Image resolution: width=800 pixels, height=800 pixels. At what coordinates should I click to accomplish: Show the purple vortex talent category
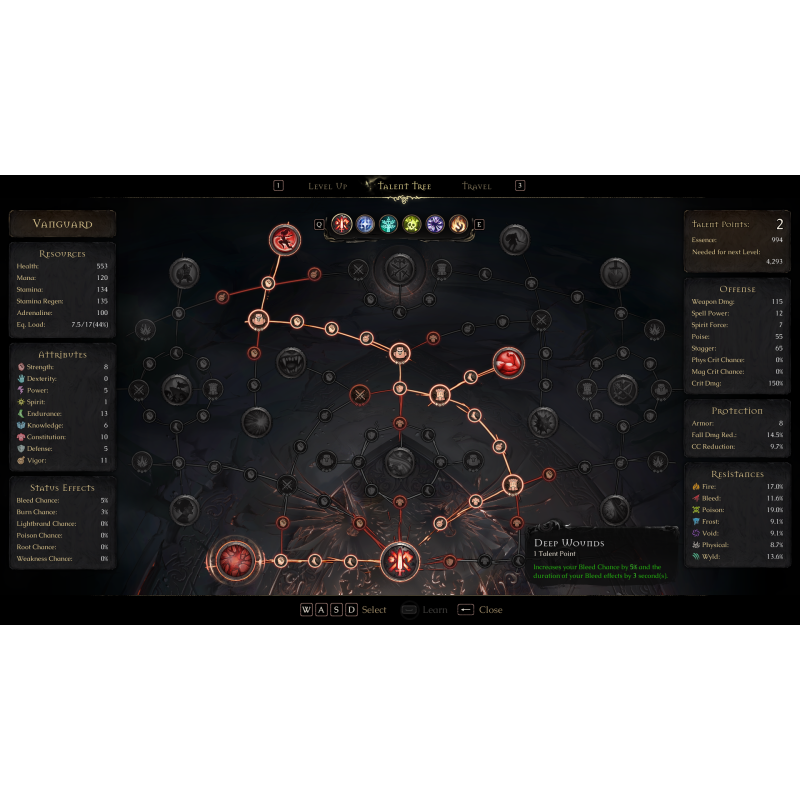pos(435,224)
